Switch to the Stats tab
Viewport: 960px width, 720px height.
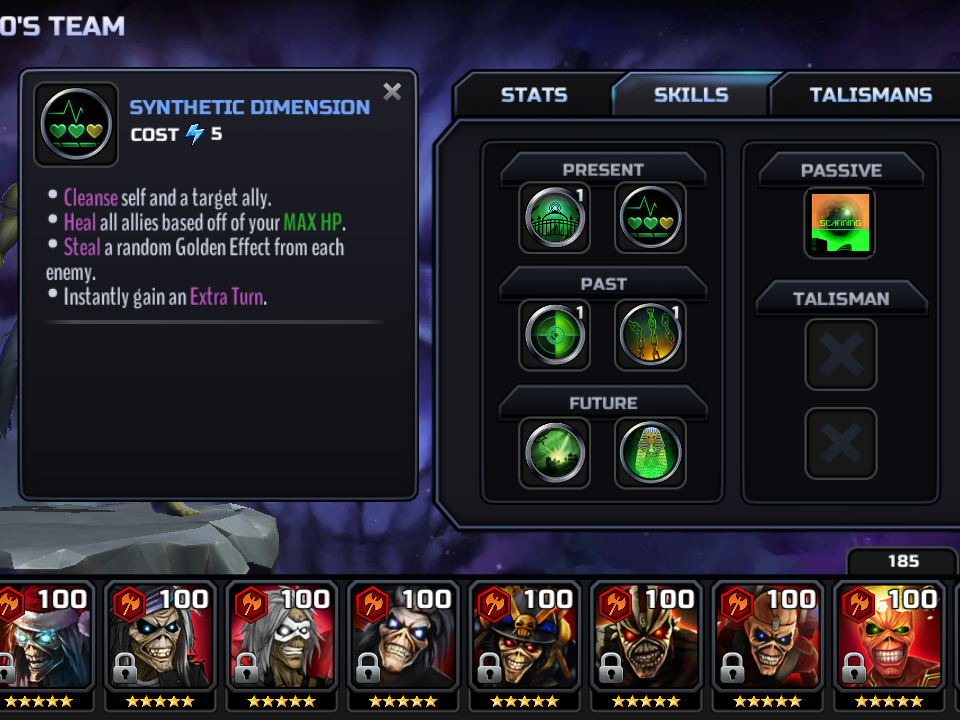pyautogui.click(x=533, y=95)
